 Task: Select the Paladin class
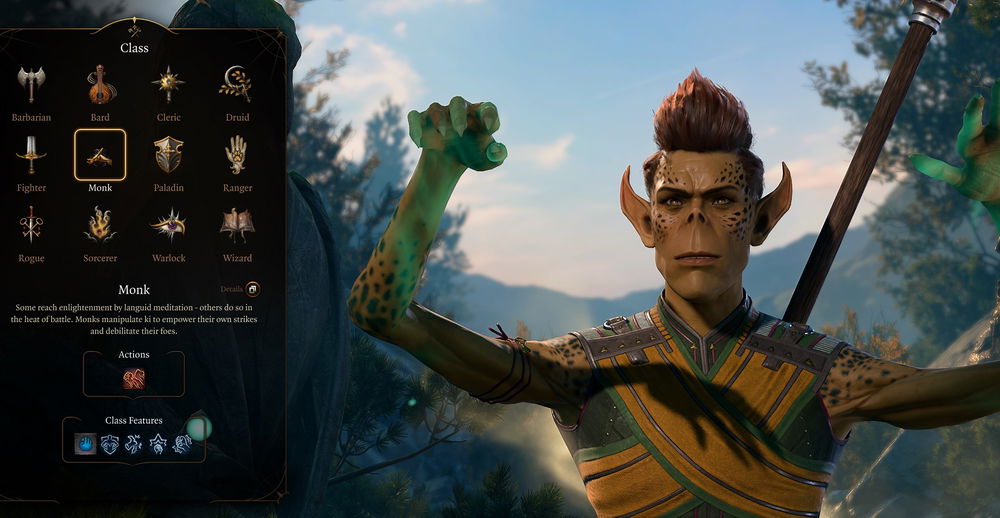coord(168,156)
